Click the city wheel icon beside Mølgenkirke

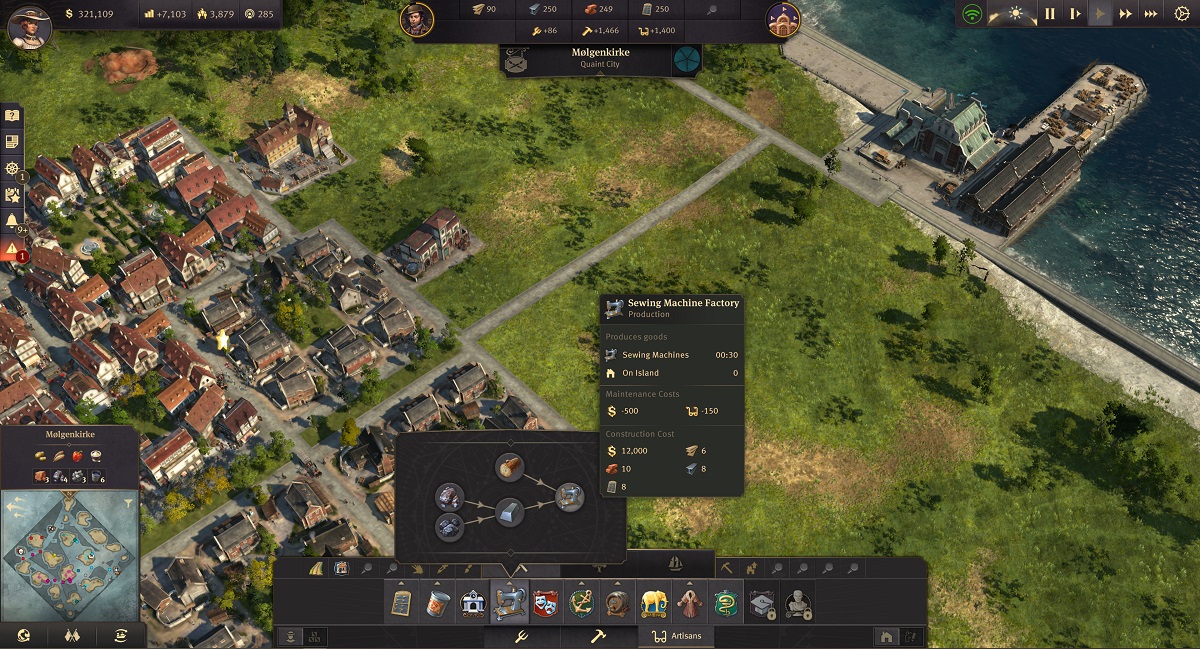click(686, 59)
